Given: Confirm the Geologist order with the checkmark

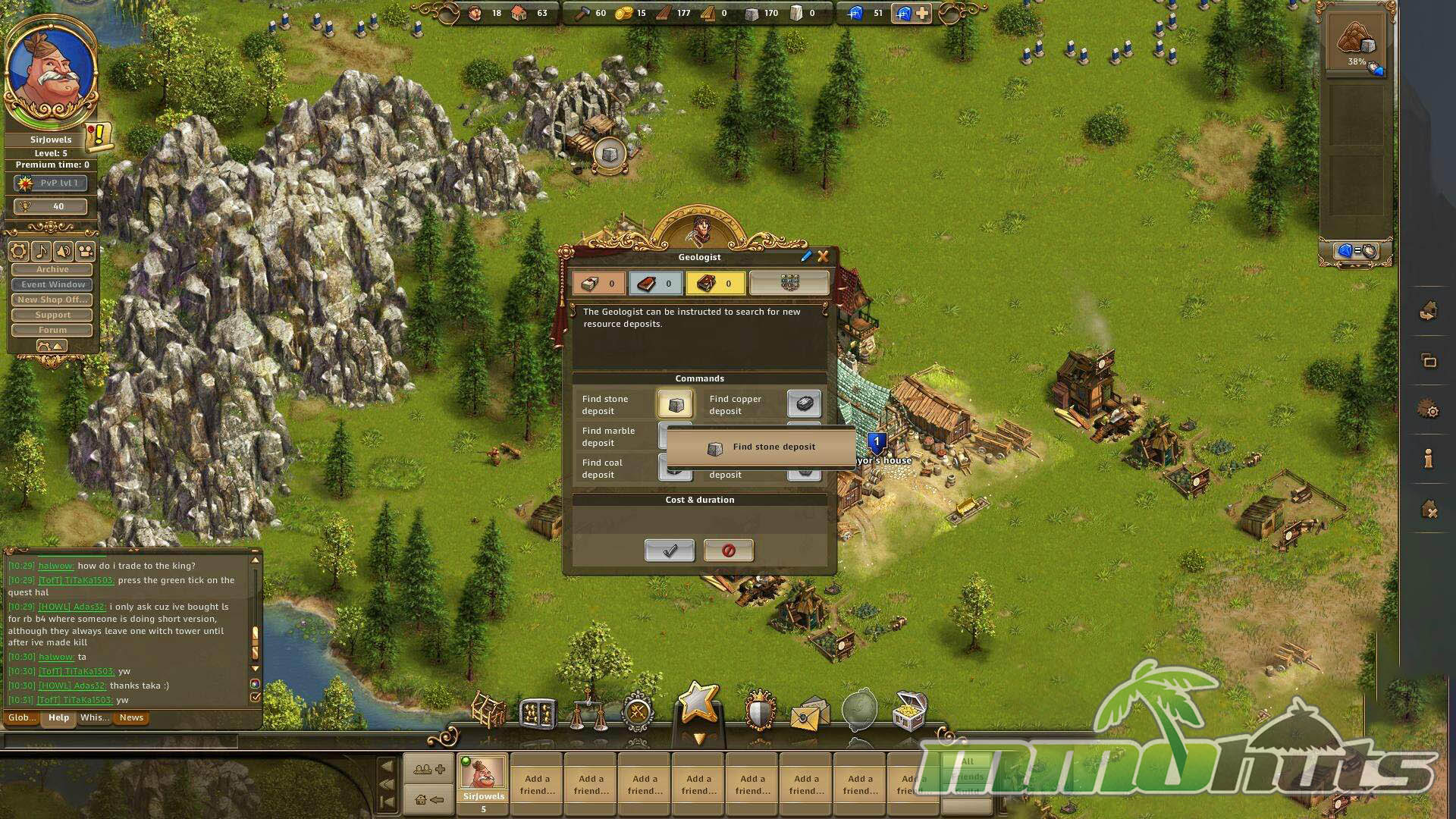Looking at the screenshot, I should tap(669, 551).
